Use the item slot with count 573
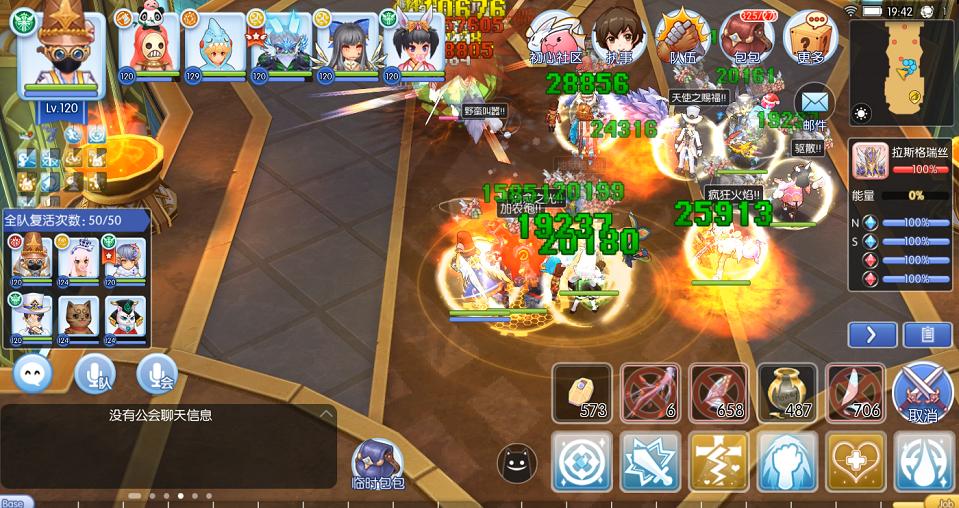 click(x=582, y=392)
